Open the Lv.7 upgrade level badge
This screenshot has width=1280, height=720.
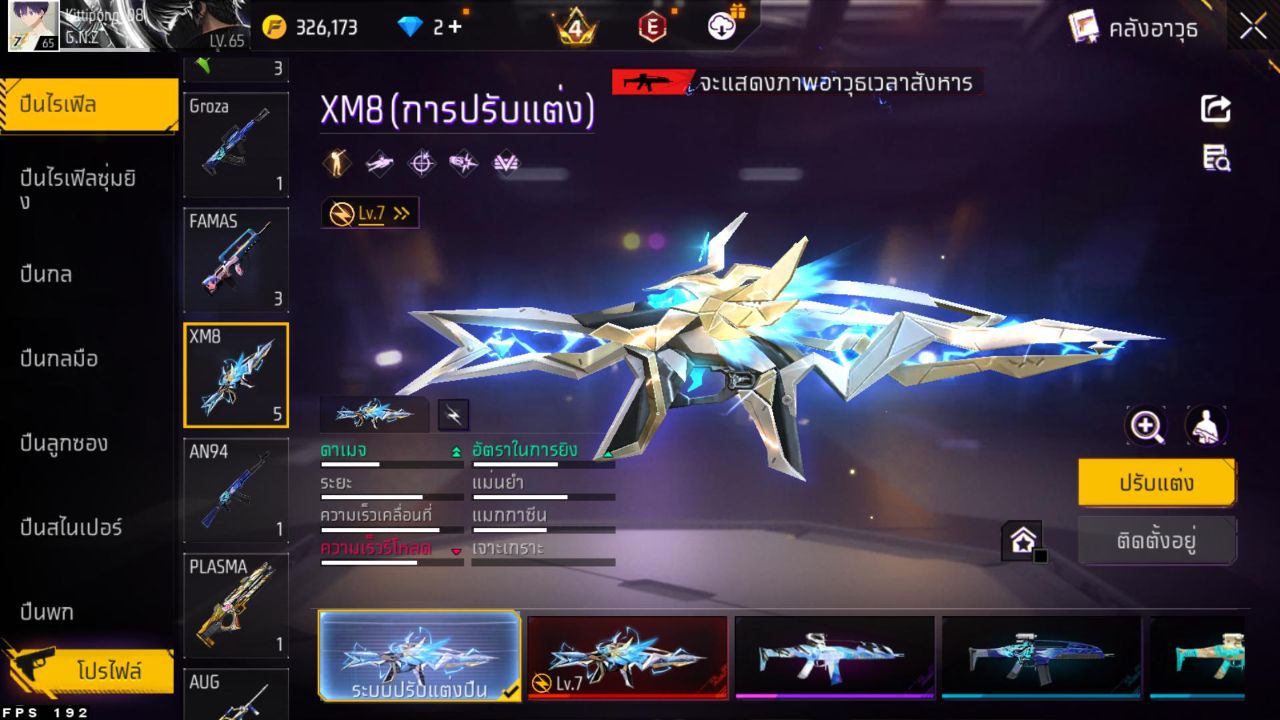click(x=370, y=213)
